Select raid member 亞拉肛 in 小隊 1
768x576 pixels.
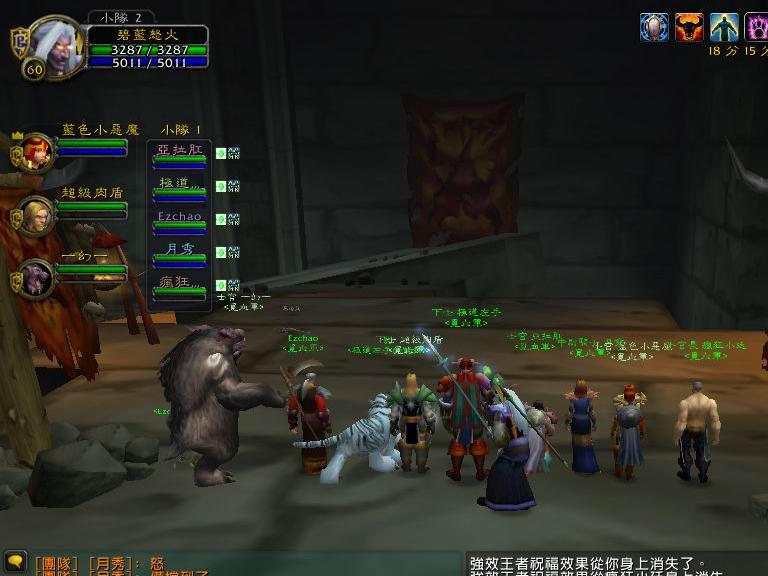pyautogui.click(x=180, y=154)
